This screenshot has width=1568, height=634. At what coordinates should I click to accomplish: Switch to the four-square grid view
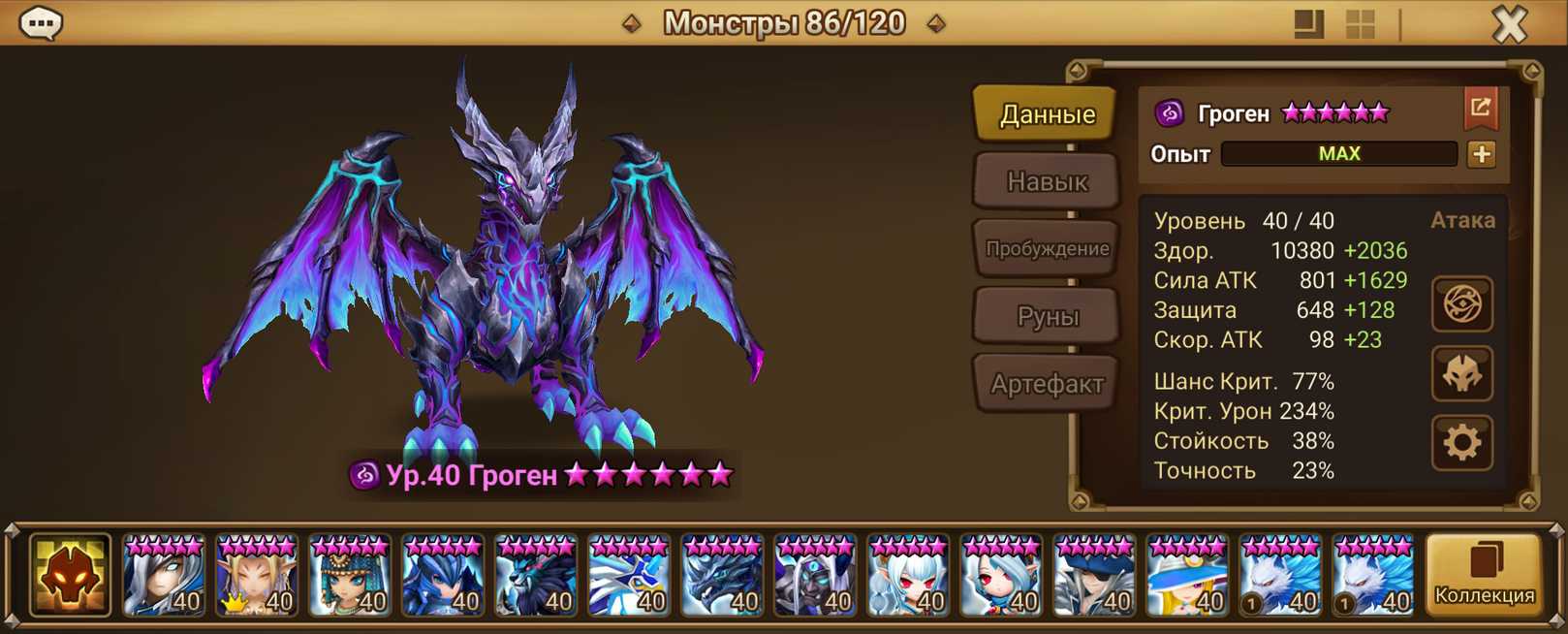(x=1361, y=24)
